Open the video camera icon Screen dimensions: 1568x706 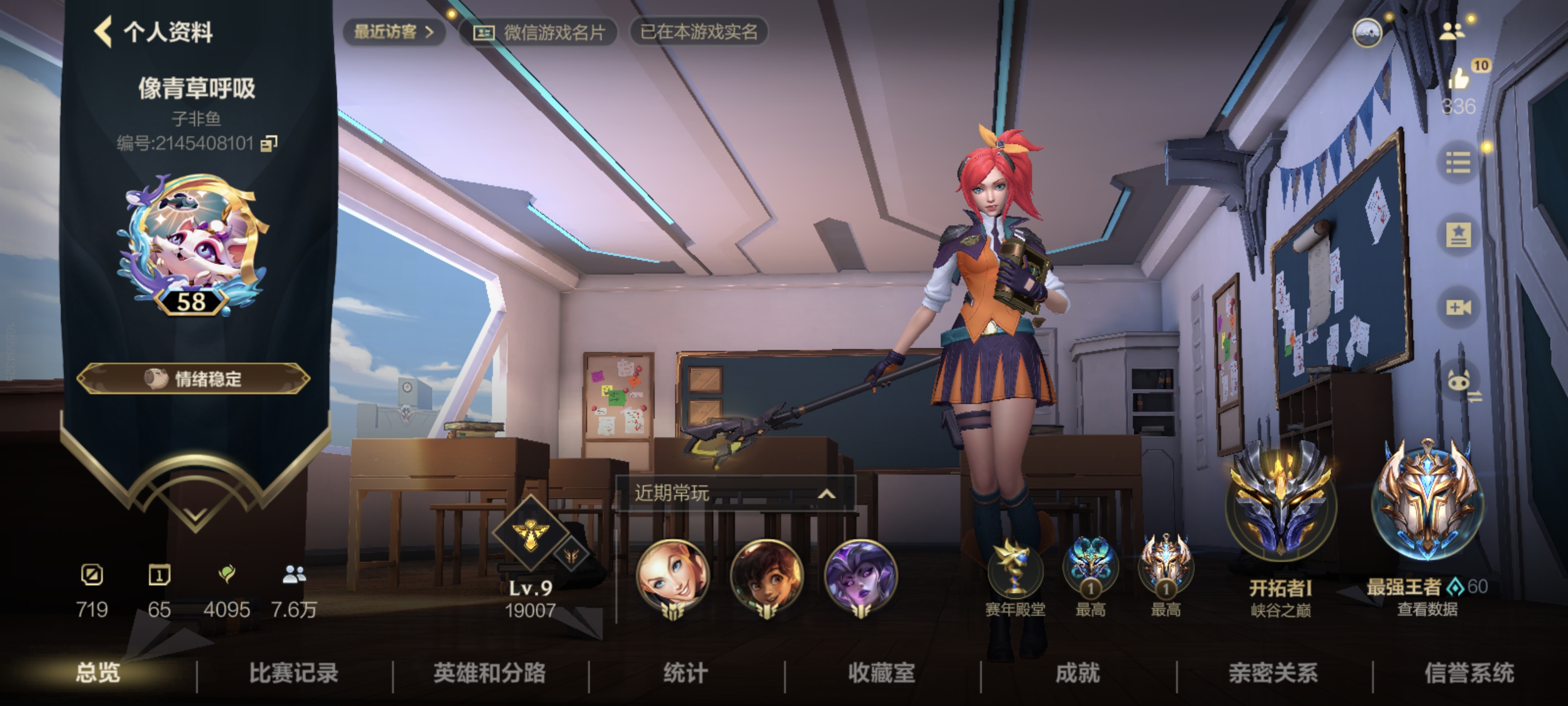click(x=1458, y=307)
